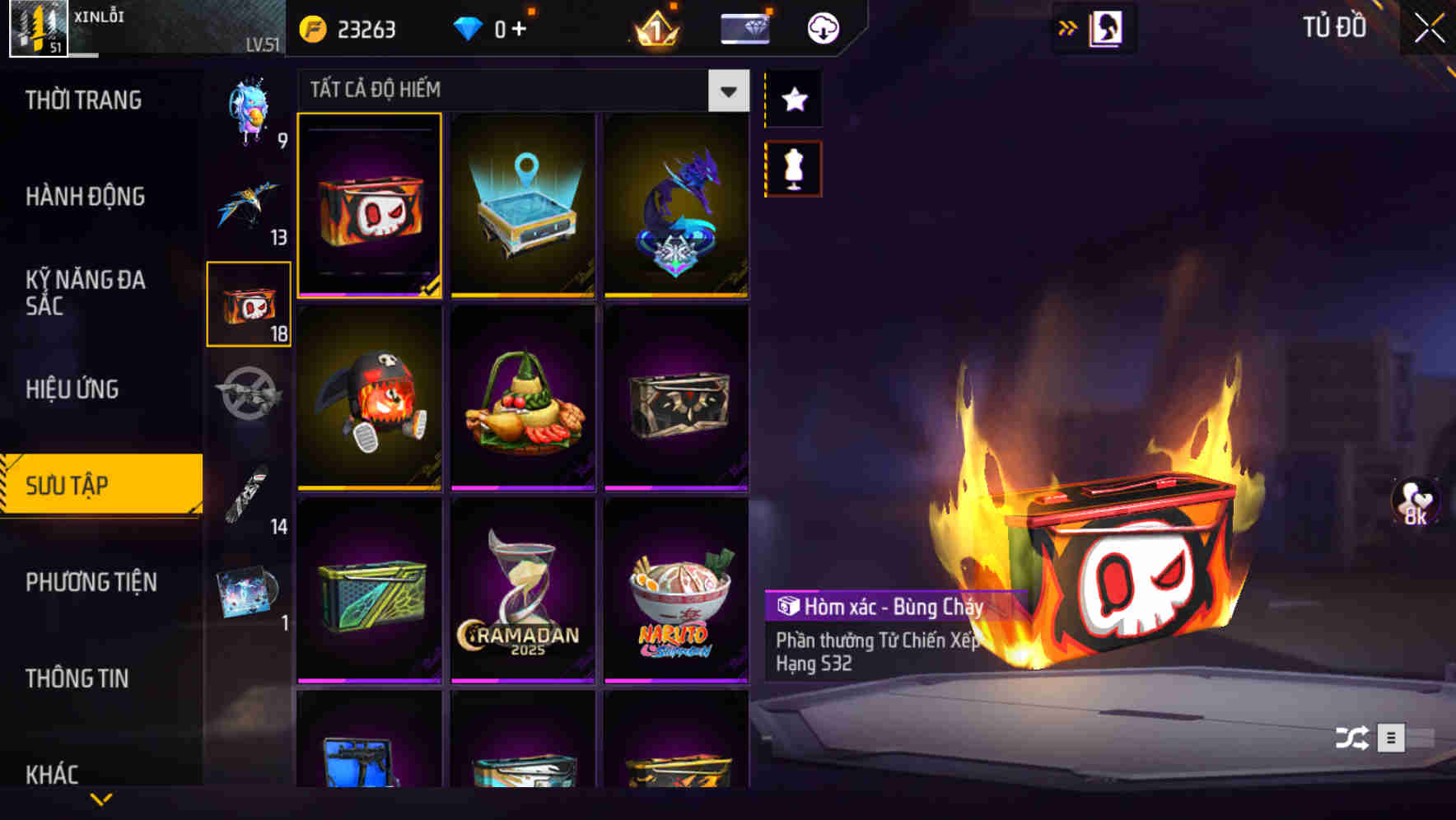
Task: Click the rank crown showing level 1
Action: click(x=654, y=27)
